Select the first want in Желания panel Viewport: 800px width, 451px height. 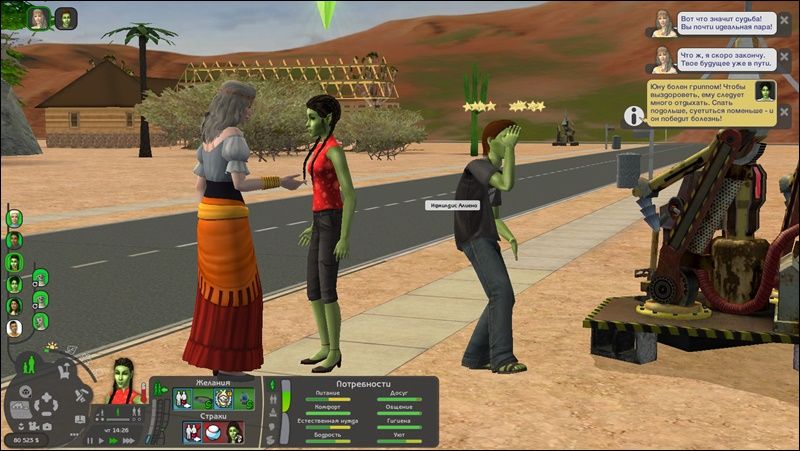click(x=184, y=399)
